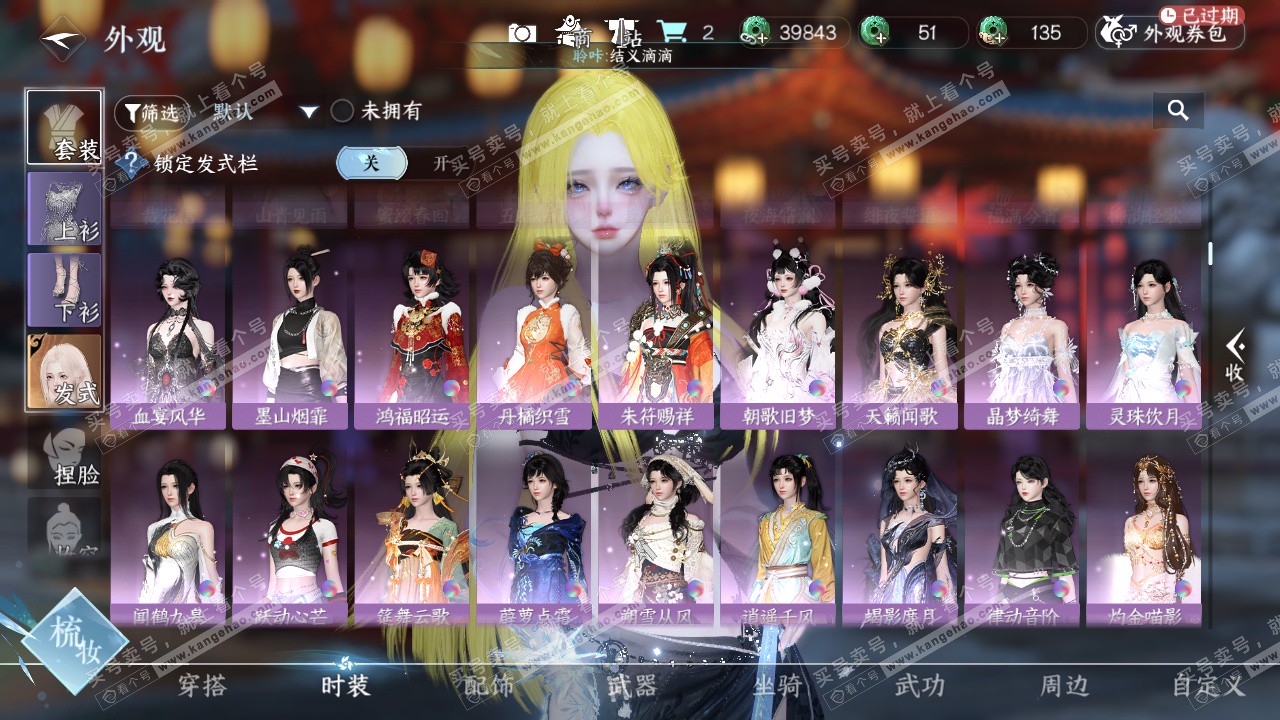The width and height of the screenshot is (1280, 720).
Task: Open the 外观券包 coupon pack
Action: click(x=1170, y=33)
